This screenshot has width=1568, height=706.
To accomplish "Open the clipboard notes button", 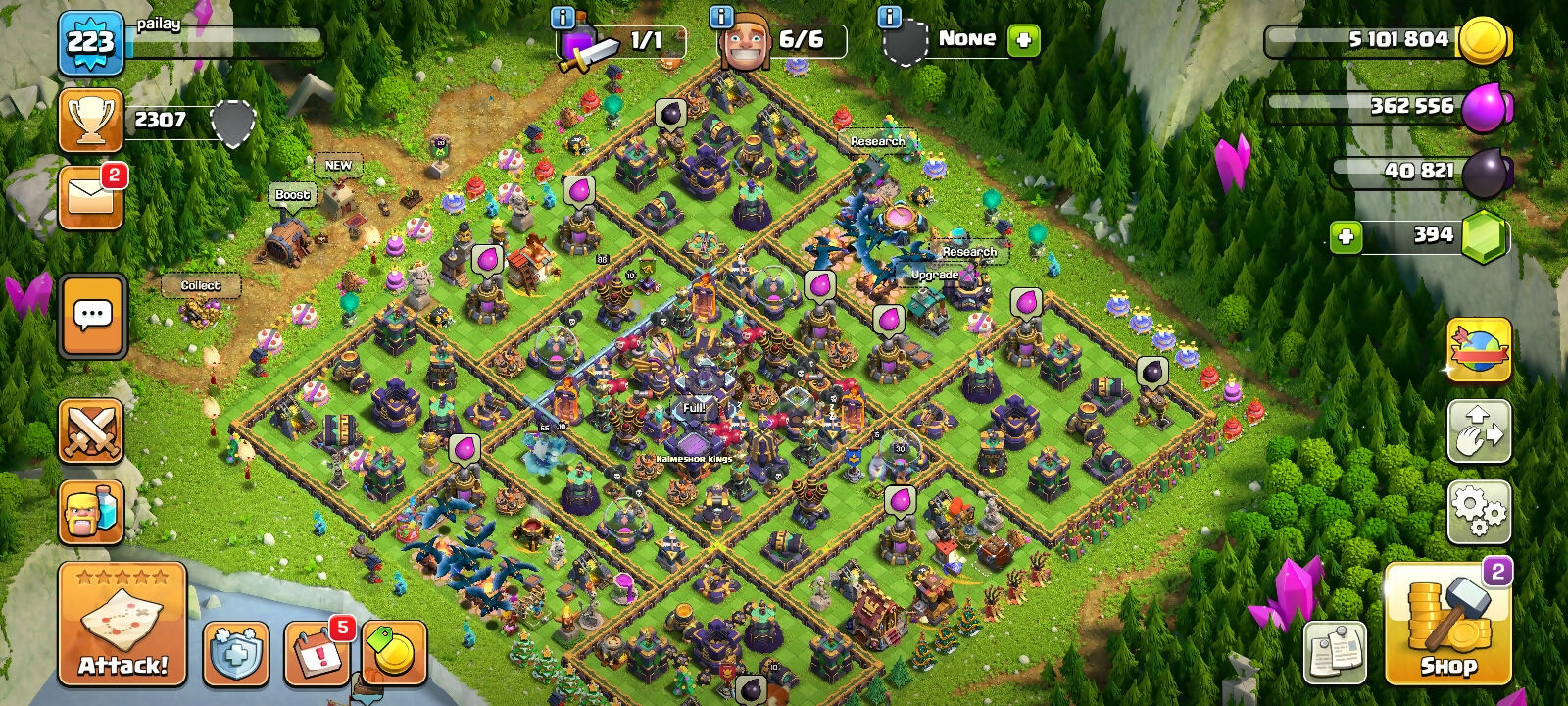I will pyautogui.click(x=1335, y=651).
